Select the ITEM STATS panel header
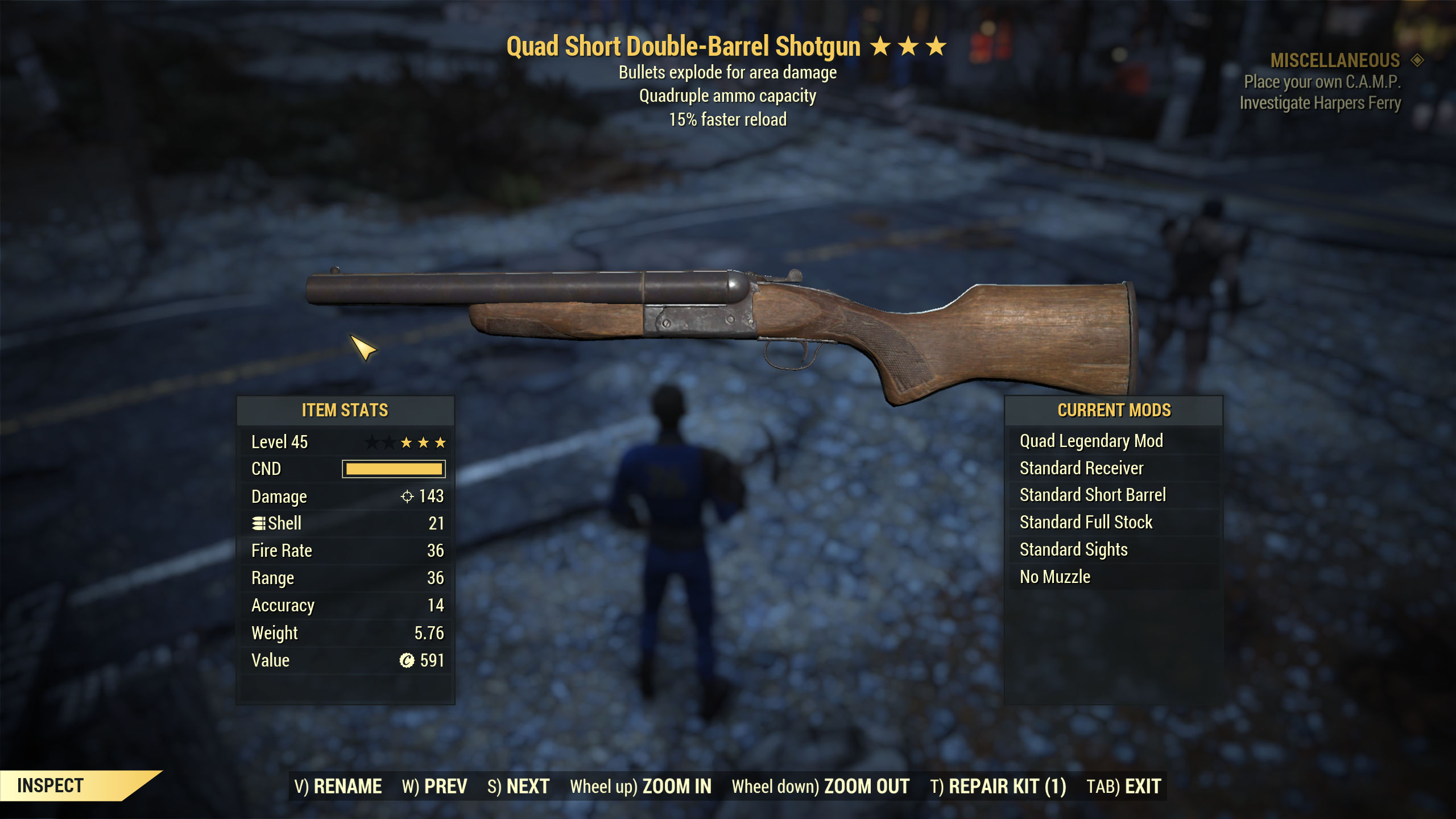The image size is (1456, 819). [x=345, y=410]
